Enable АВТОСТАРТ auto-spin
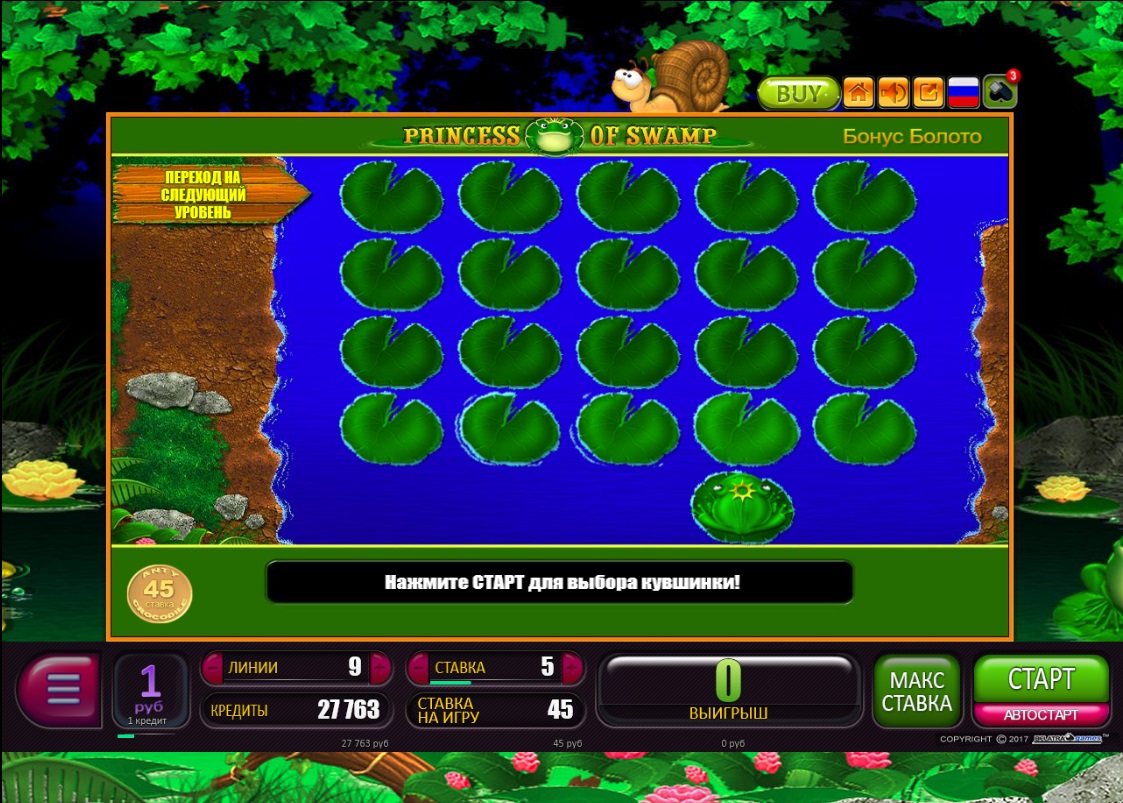 click(1040, 715)
